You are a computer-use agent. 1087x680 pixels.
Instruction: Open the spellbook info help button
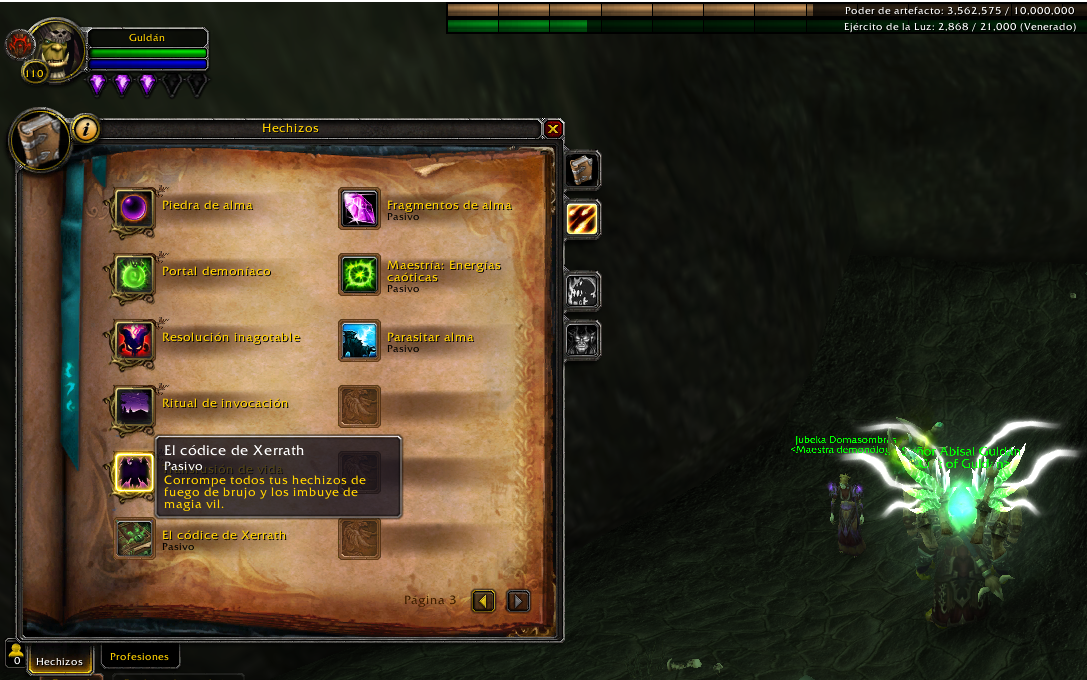[x=86, y=128]
